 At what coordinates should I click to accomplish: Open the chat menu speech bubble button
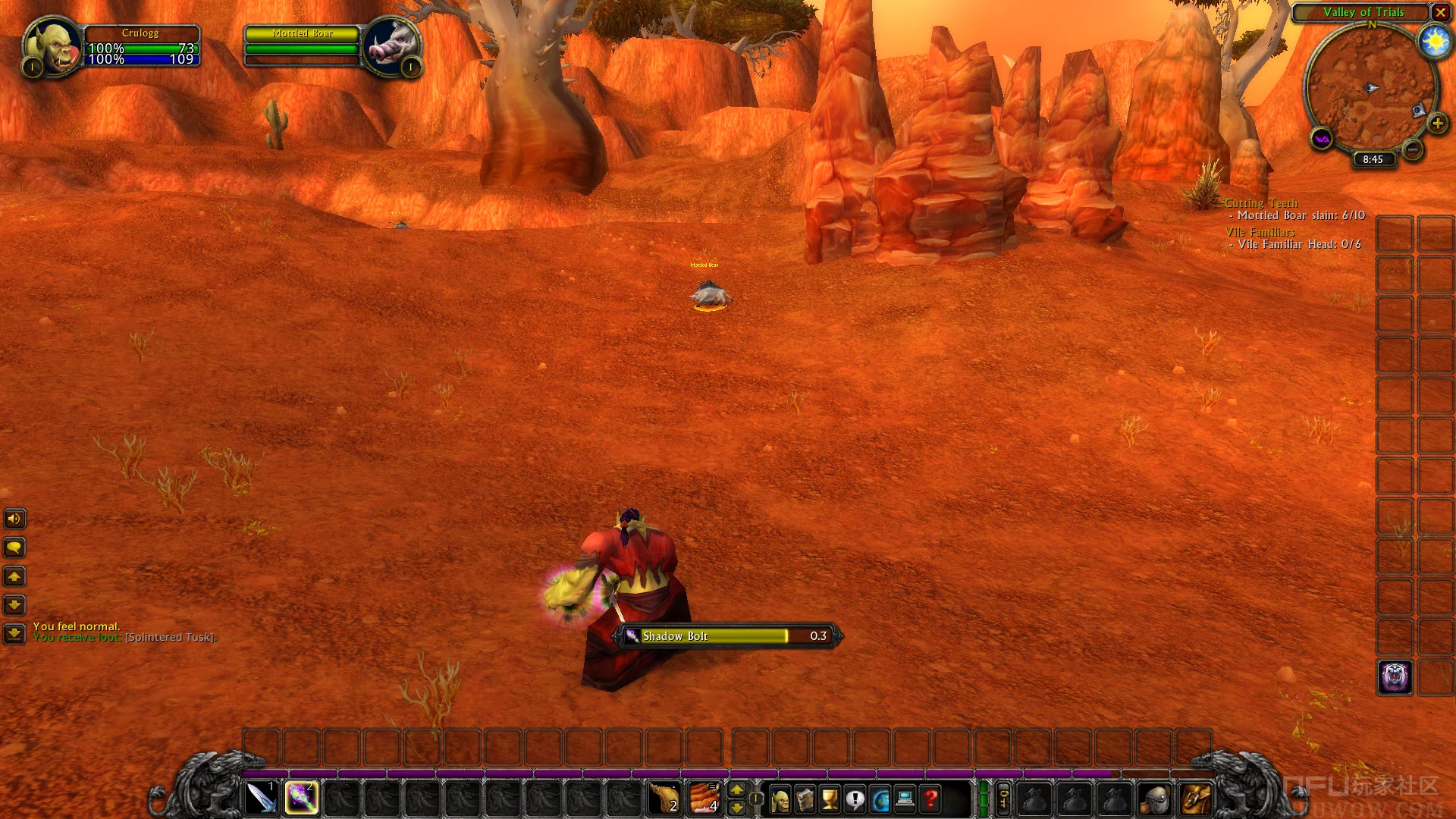click(14, 548)
